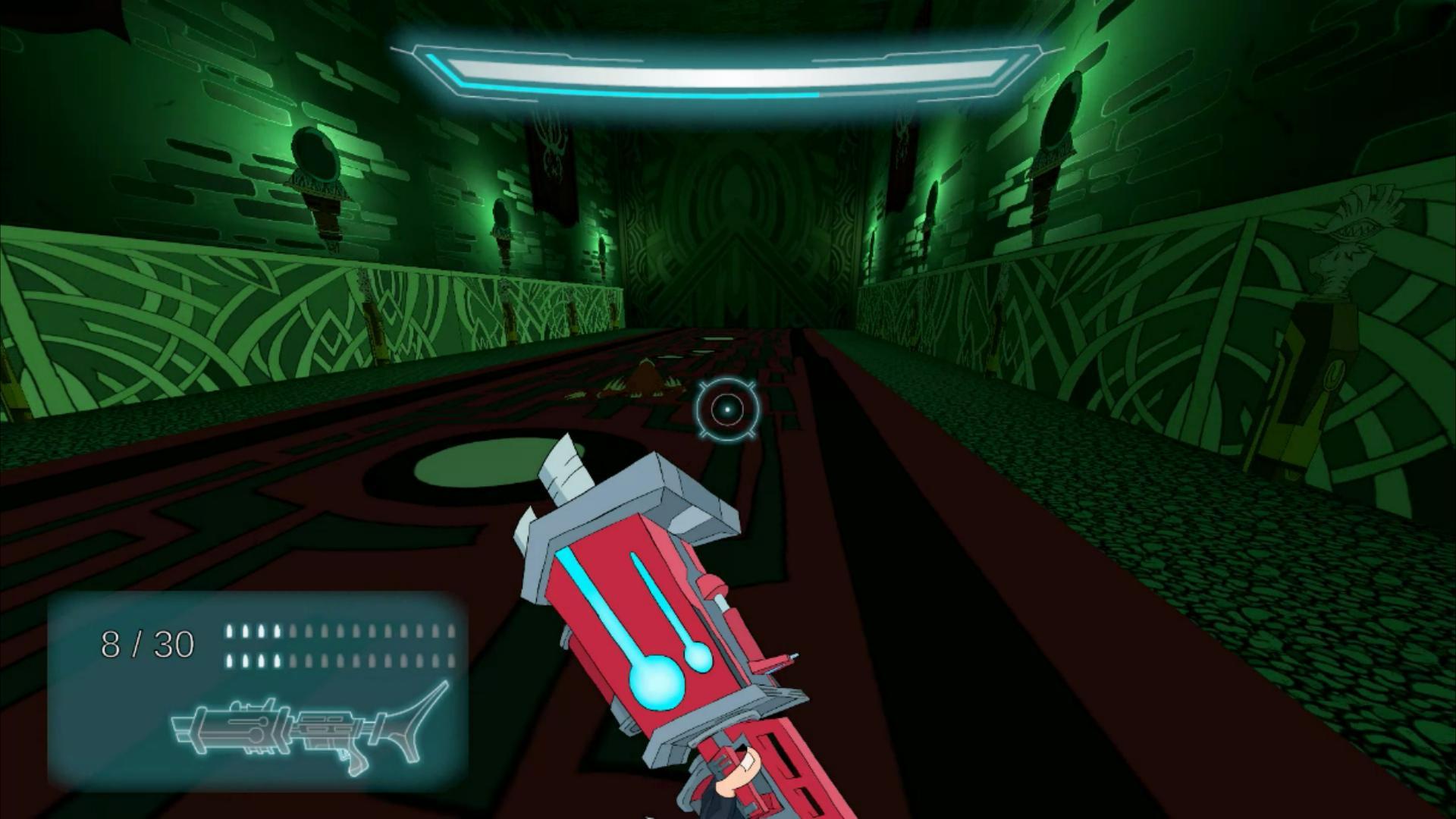Click the glowing blue crosshair reticle
The image size is (1456, 819).
[726, 409]
